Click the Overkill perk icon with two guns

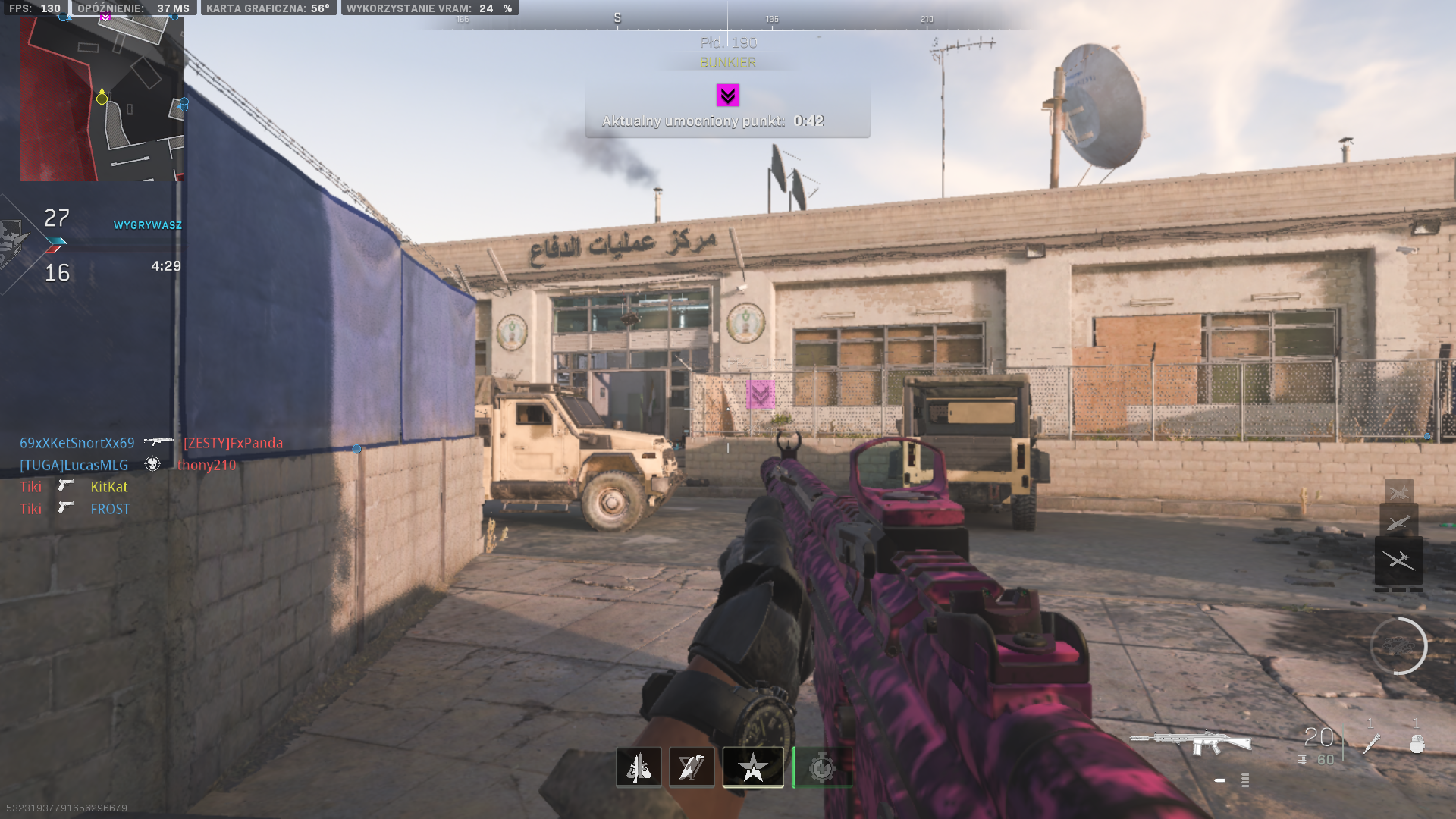point(639,767)
